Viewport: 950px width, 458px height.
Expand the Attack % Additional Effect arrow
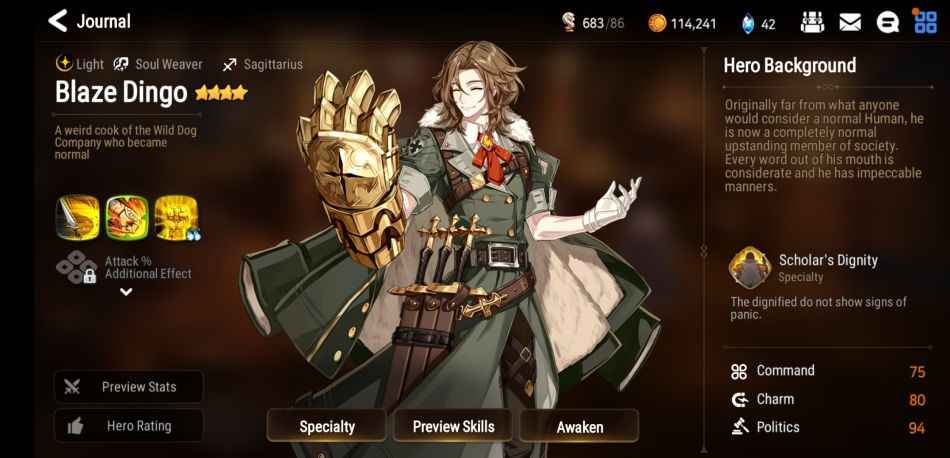126,292
